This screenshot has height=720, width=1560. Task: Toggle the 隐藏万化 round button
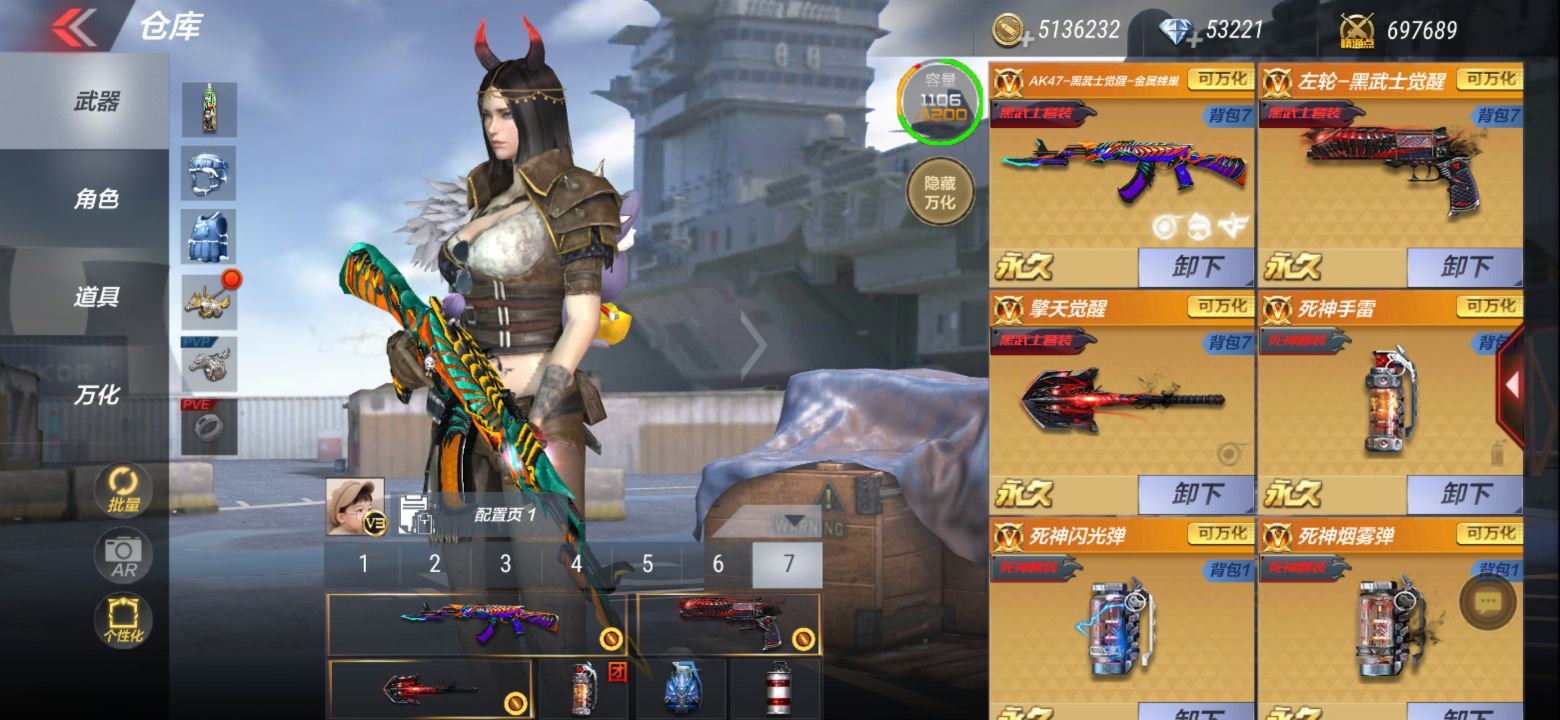tap(939, 191)
